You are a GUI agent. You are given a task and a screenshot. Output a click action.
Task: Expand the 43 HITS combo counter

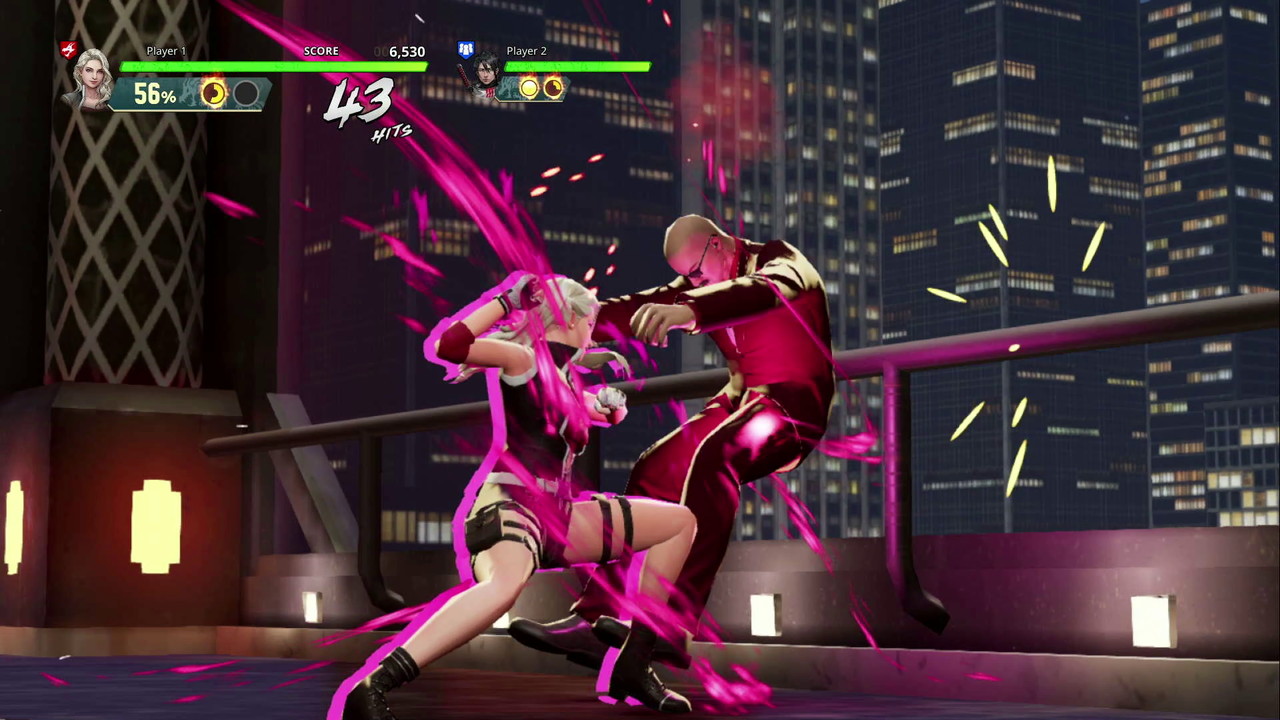[x=363, y=110]
